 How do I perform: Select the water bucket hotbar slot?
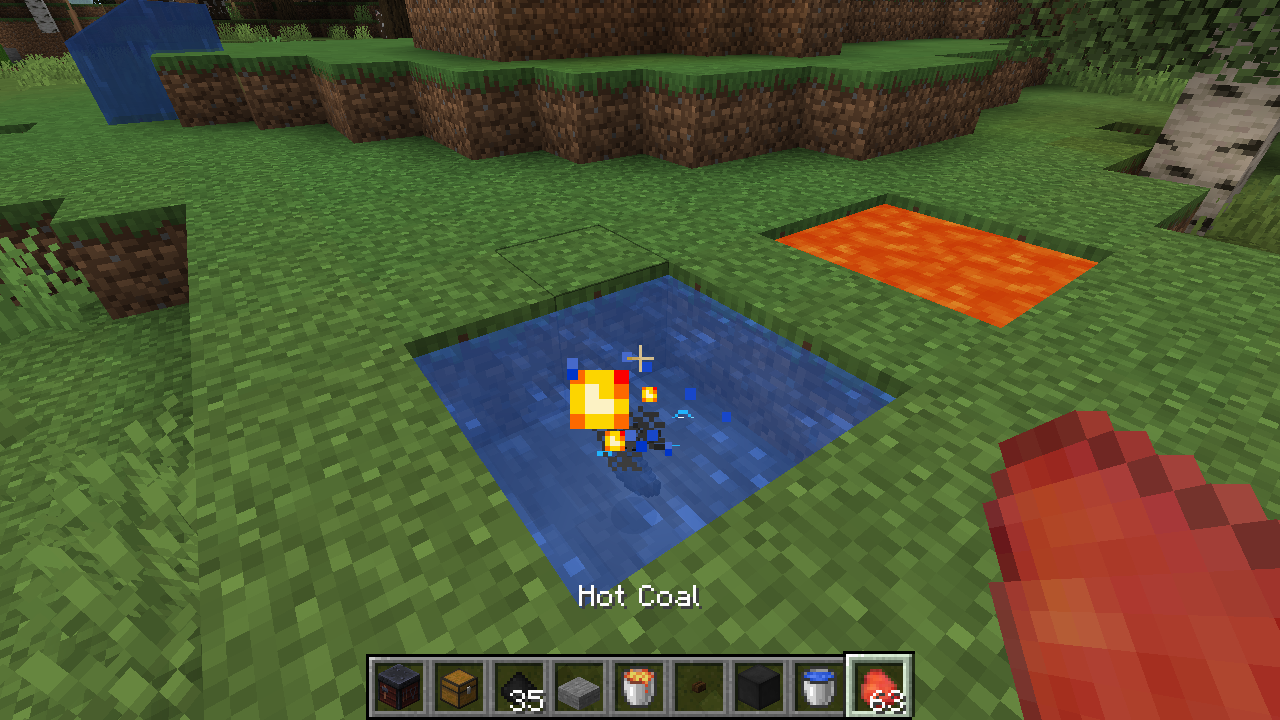coord(820,687)
